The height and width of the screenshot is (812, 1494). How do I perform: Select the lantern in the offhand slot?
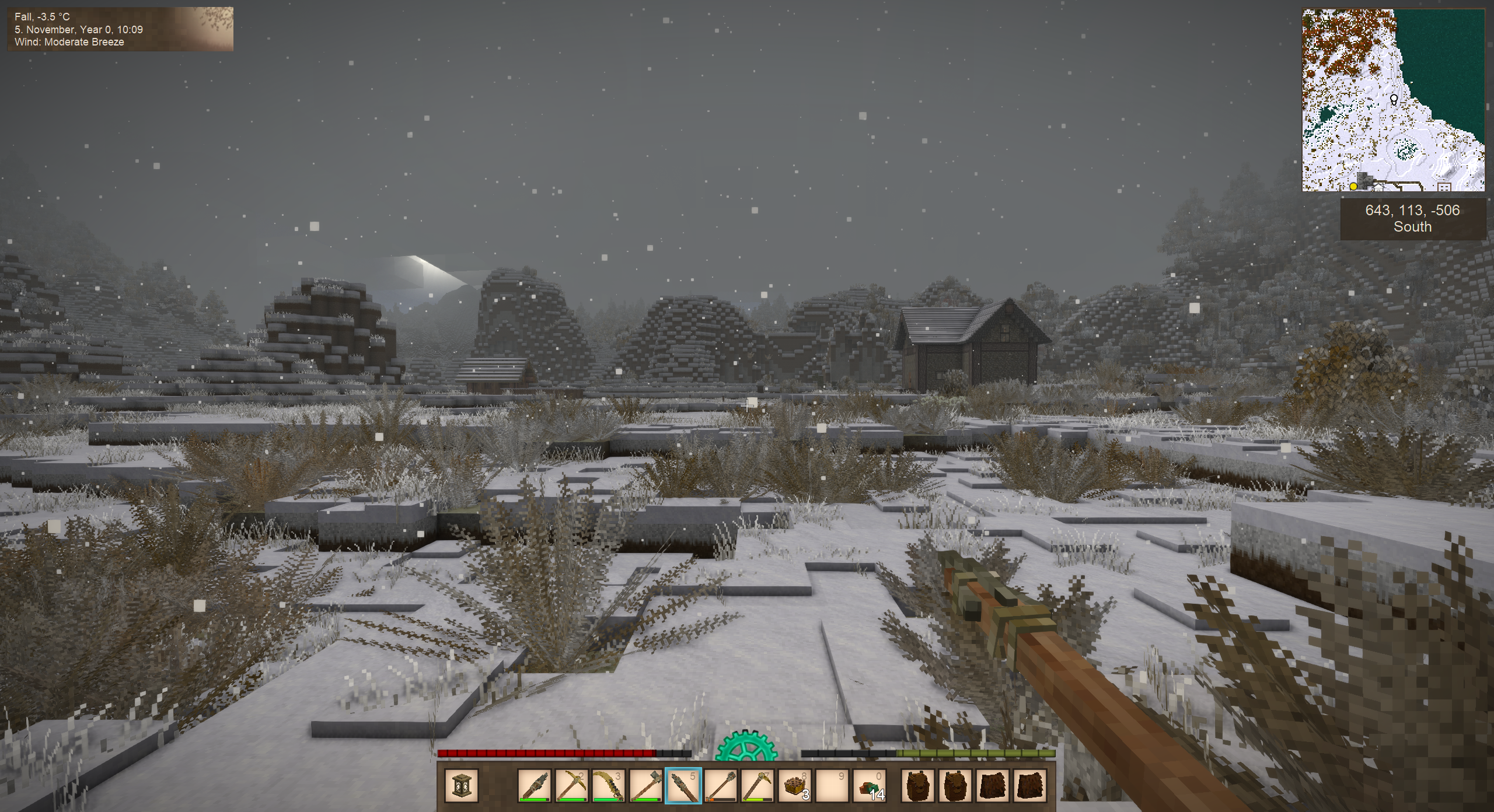(x=461, y=786)
